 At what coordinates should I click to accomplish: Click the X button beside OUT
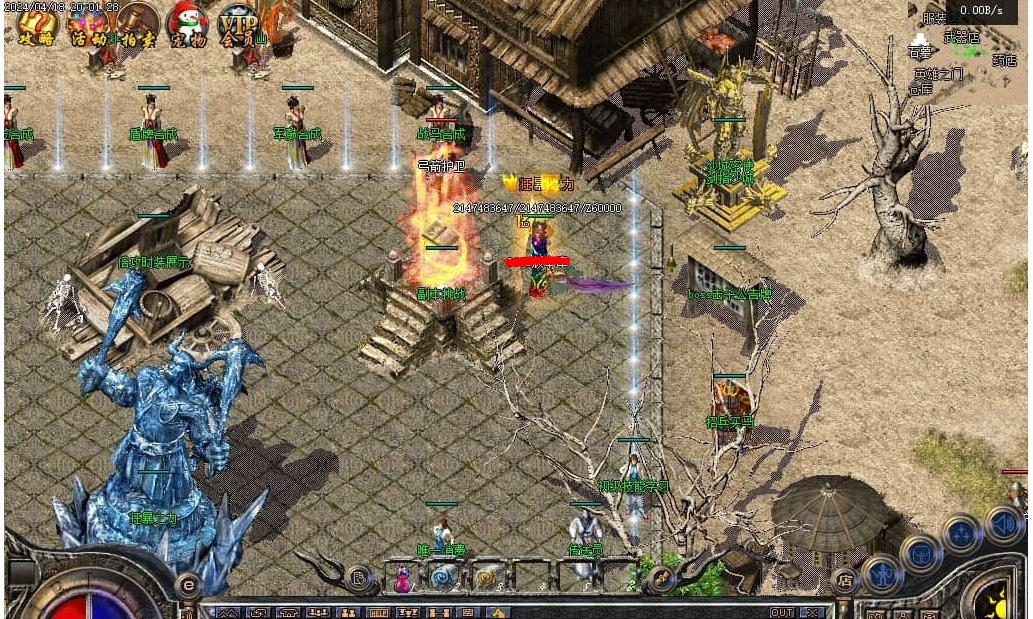tap(812, 612)
